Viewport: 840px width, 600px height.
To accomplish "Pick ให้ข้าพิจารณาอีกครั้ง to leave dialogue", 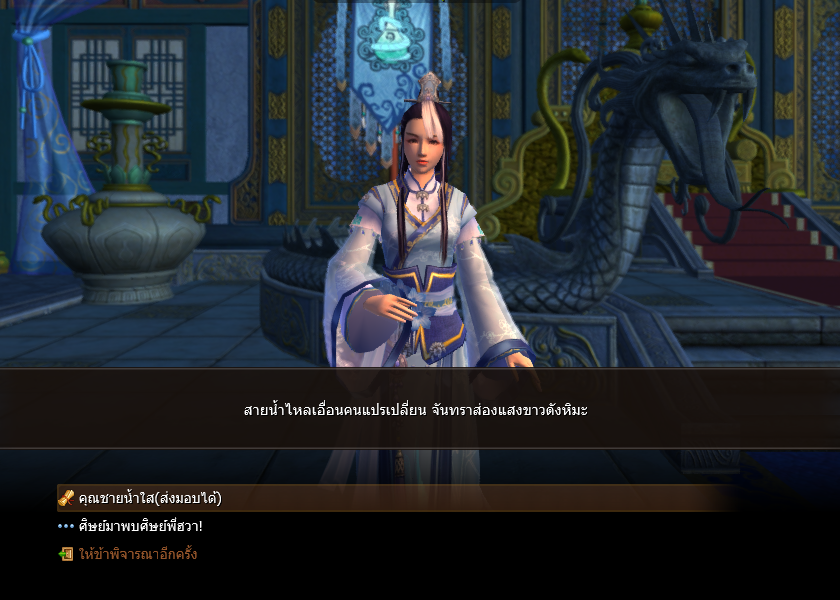I will (138, 553).
